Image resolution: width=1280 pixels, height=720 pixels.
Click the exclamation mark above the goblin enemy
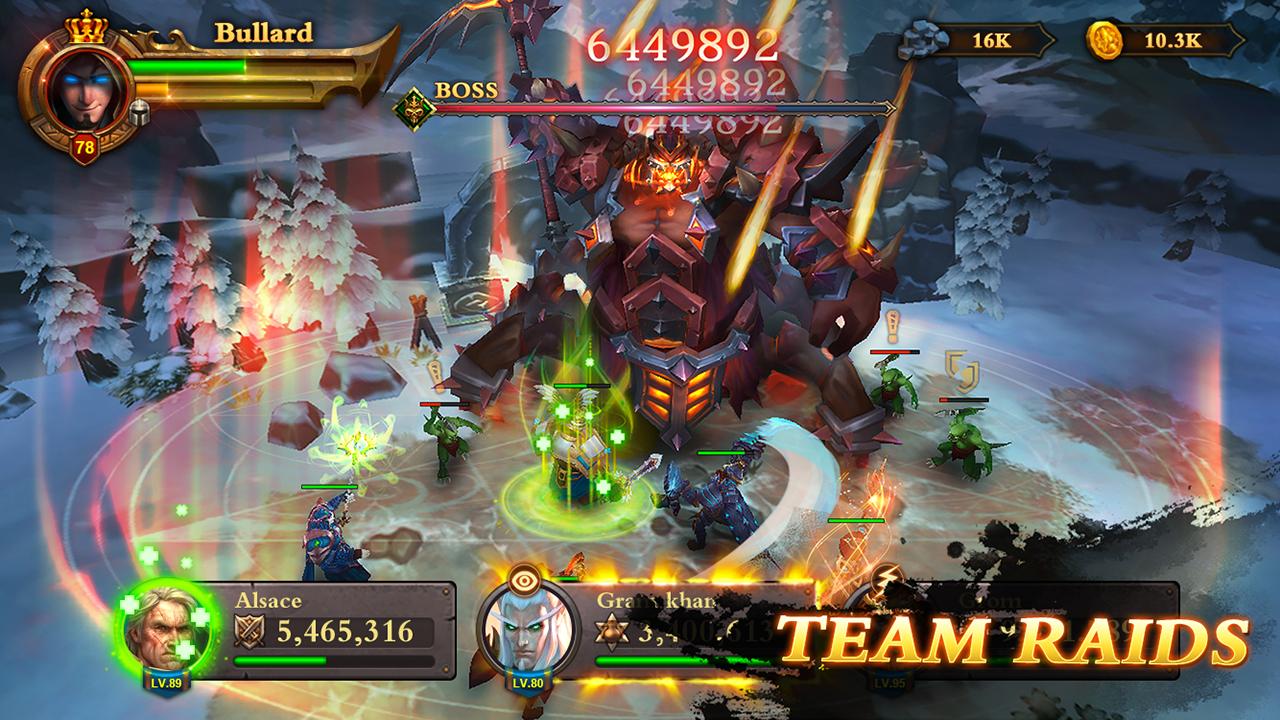click(895, 326)
